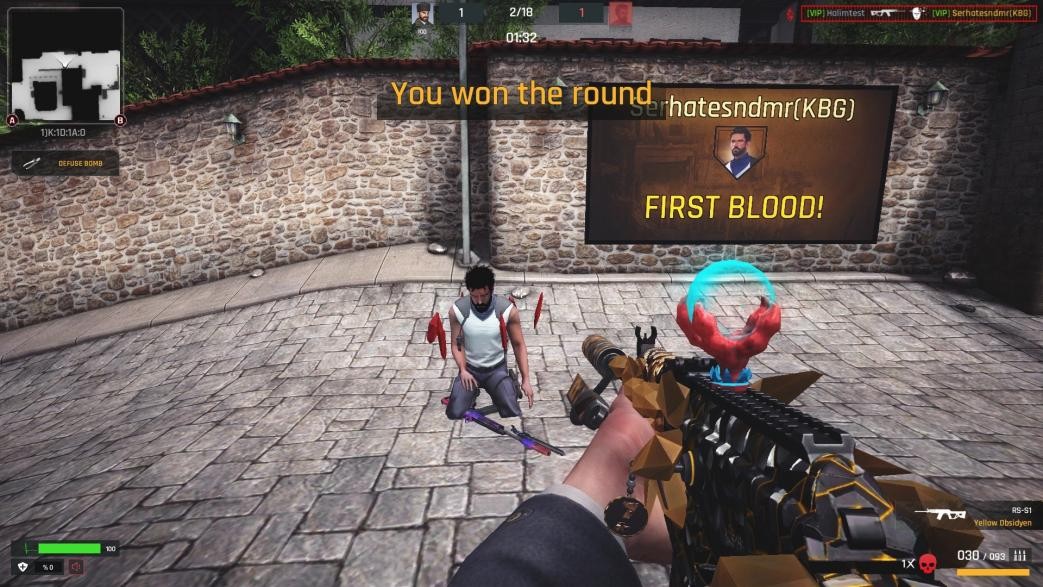Viewport: 1043px width, 587px height.
Task: Click the red enemy team avatar
Action: (x=621, y=13)
